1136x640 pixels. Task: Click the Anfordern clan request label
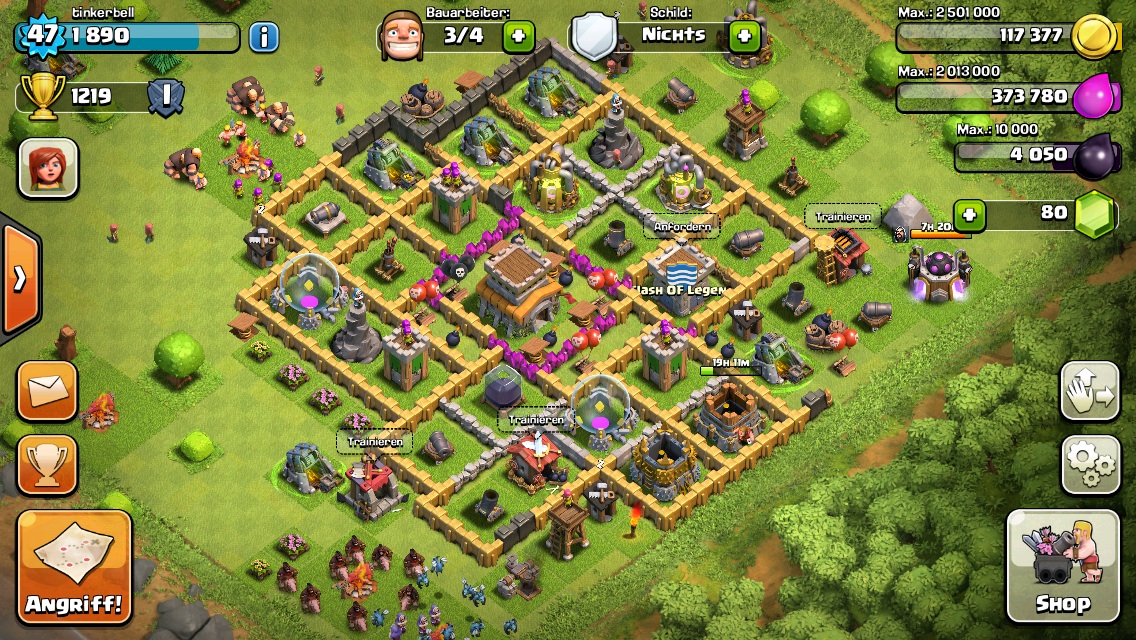tap(682, 227)
